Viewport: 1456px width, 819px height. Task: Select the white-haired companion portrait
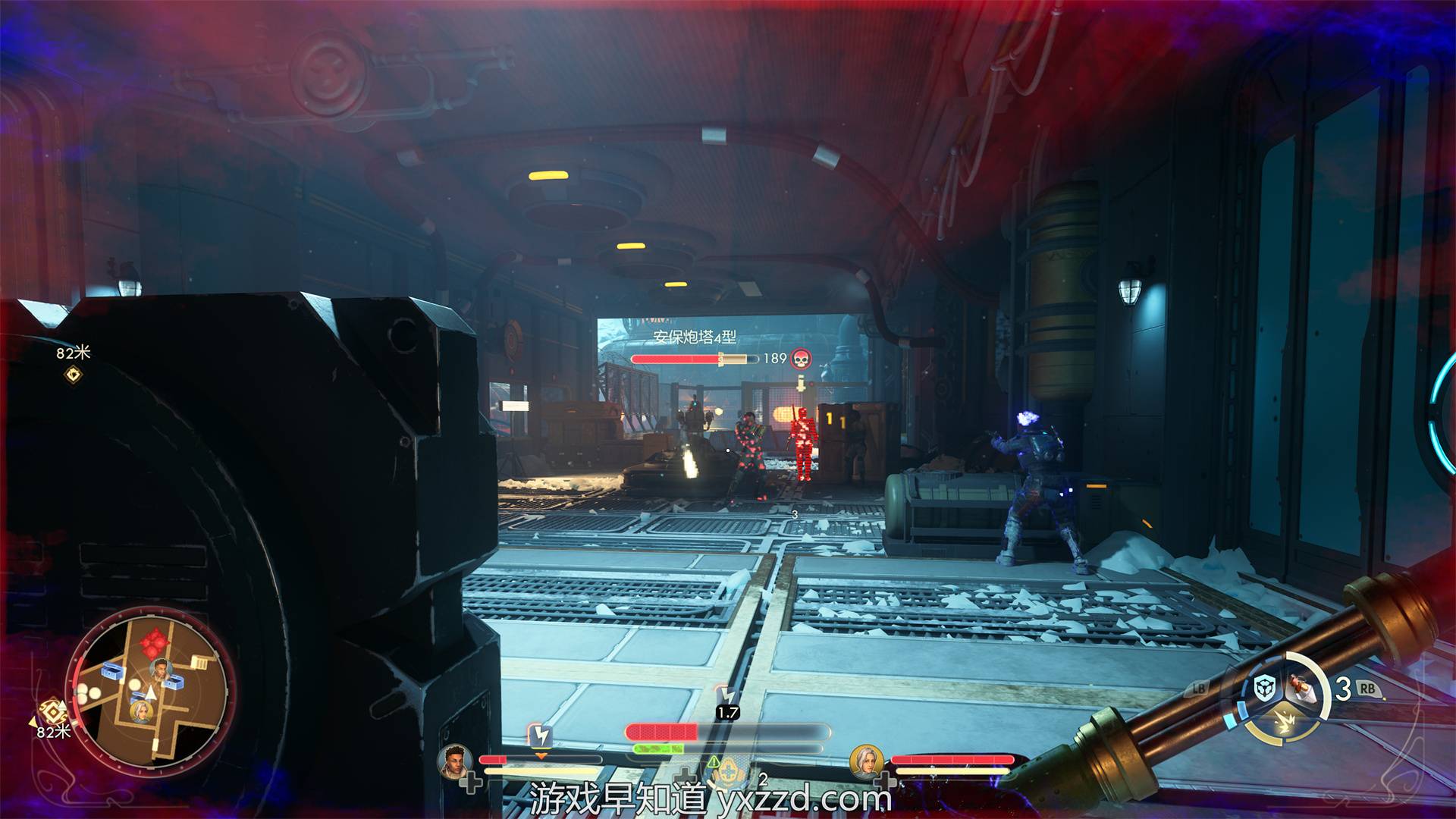(x=865, y=761)
